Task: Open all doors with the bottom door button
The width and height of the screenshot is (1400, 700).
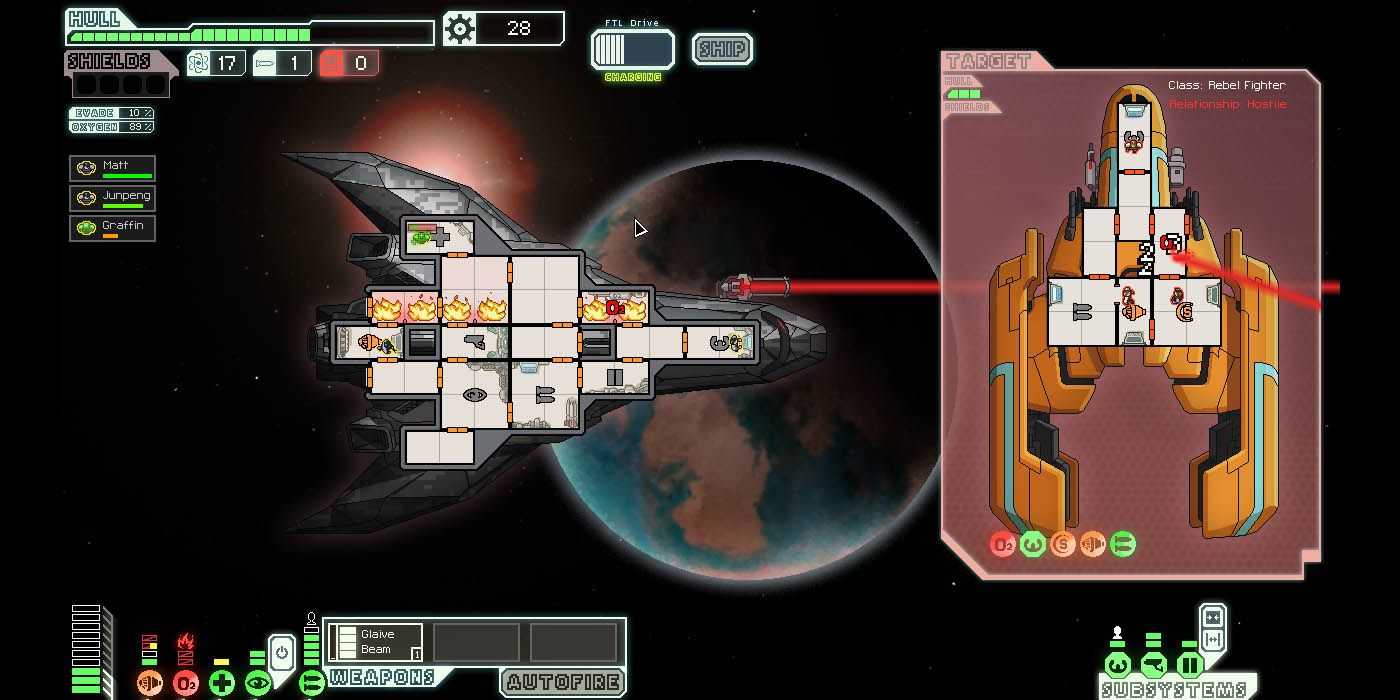Action: pyautogui.click(x=1212, y=640)
